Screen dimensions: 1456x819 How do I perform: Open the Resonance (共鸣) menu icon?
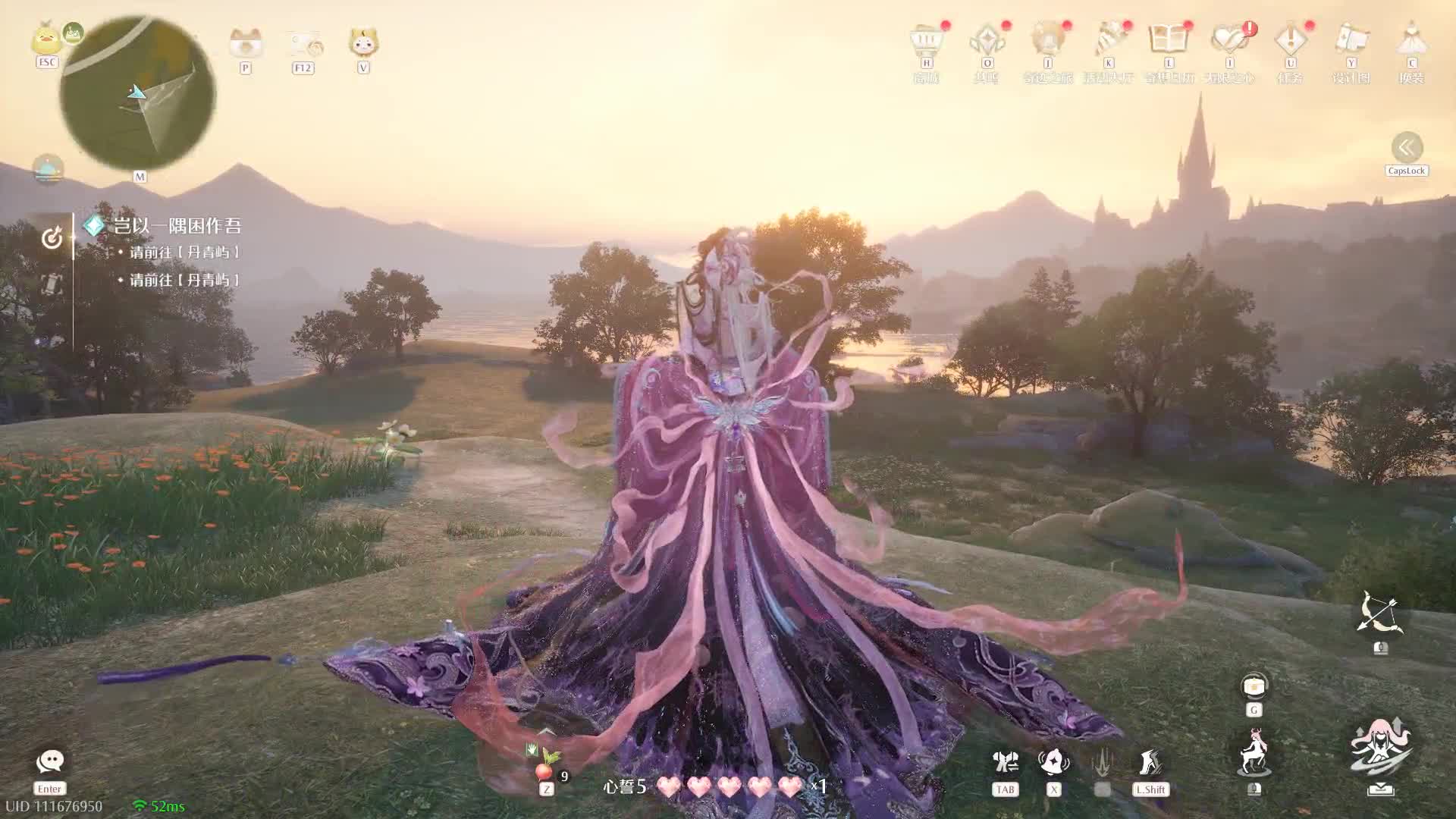[987, 40]
